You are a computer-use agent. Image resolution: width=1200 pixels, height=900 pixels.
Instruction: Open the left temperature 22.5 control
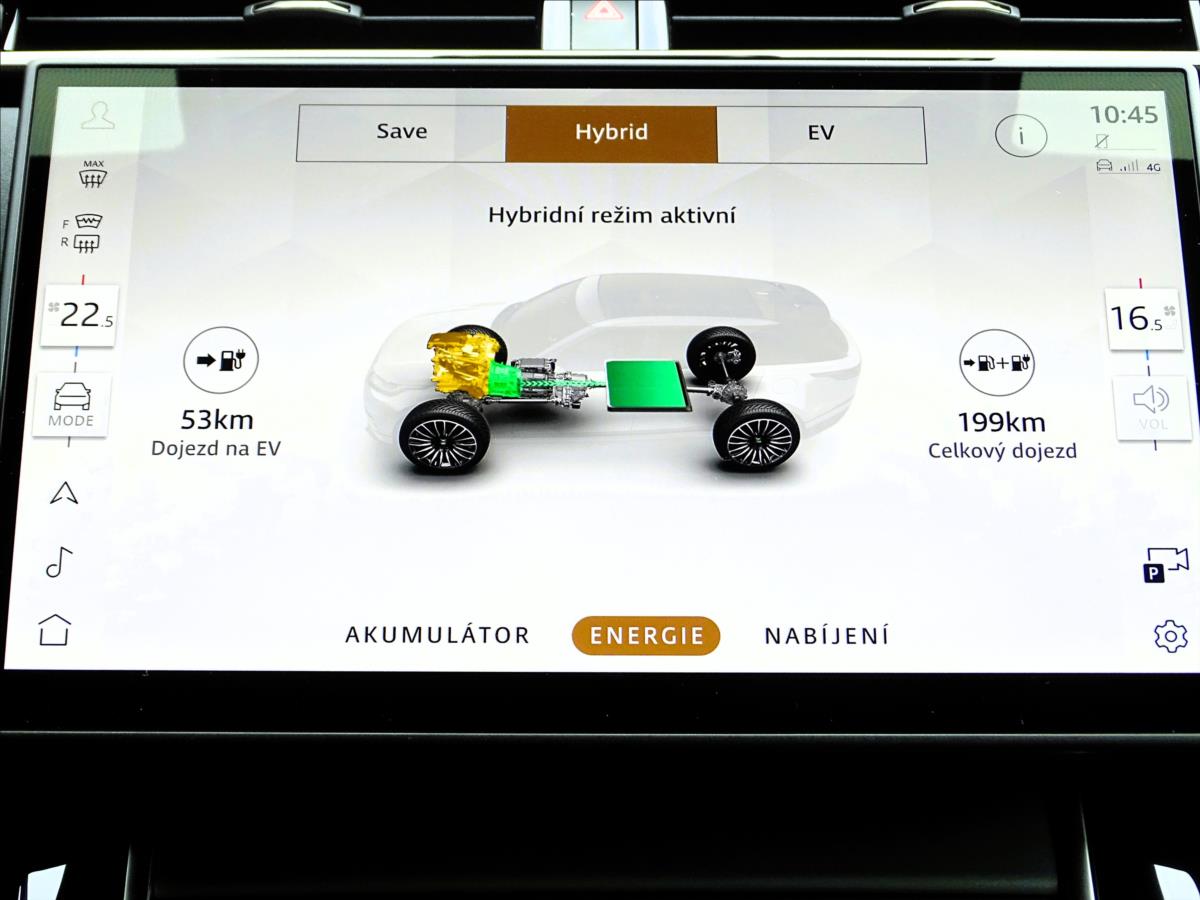tap(79, 316)
